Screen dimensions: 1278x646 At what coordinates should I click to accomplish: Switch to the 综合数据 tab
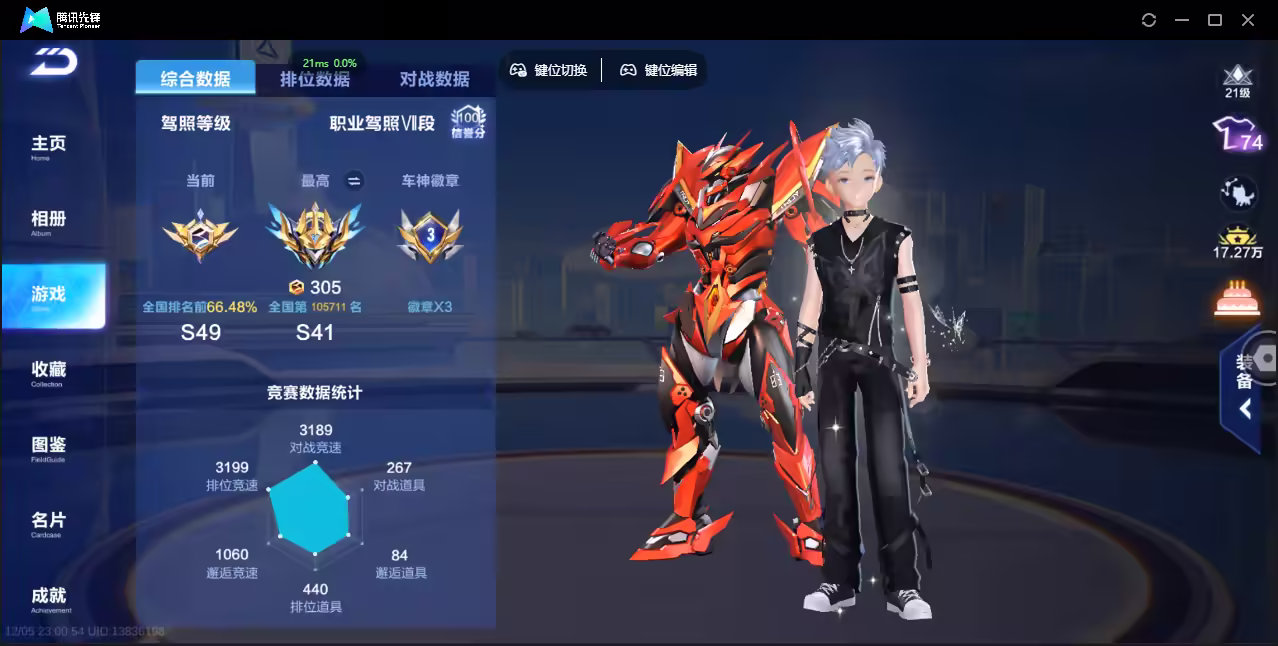click(195, 79)
